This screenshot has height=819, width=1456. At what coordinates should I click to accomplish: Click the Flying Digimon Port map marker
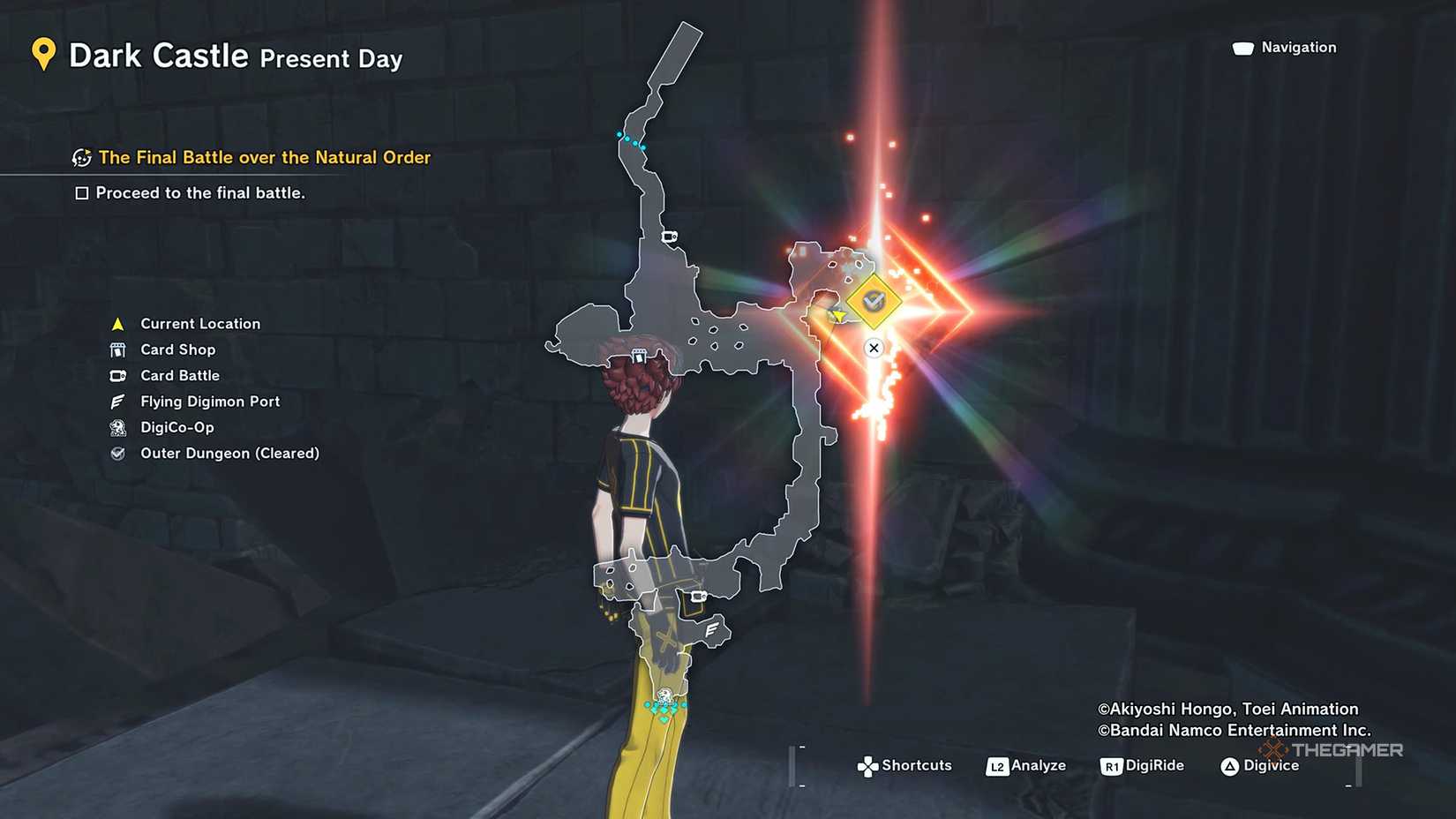point(711,629)
